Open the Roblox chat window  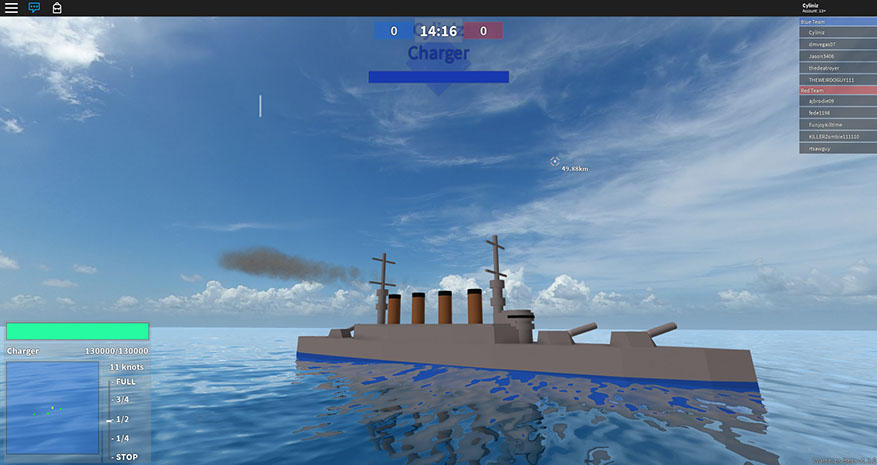coord(34,8)
